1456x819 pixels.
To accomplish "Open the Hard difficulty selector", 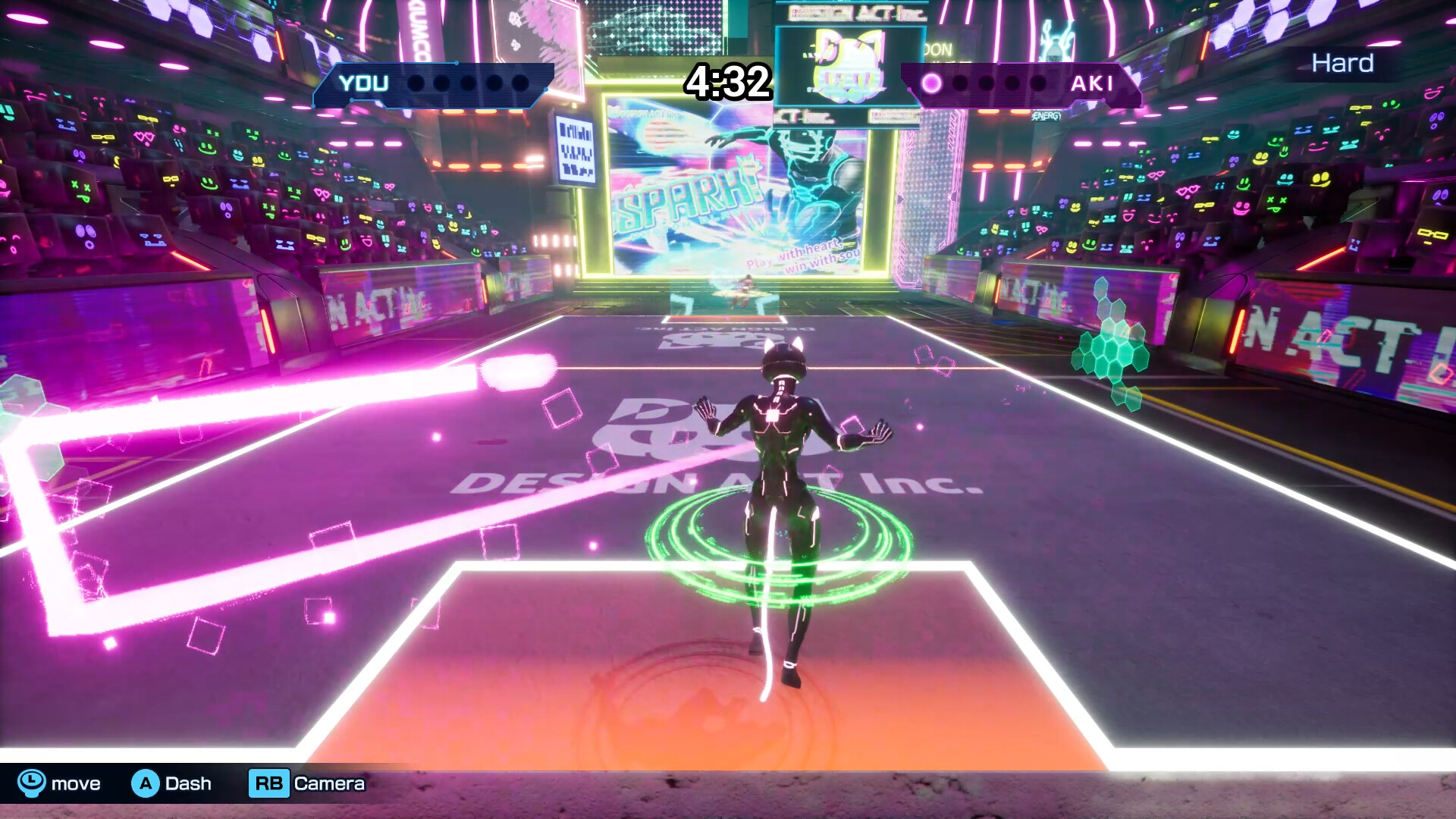I will 1342,64.
